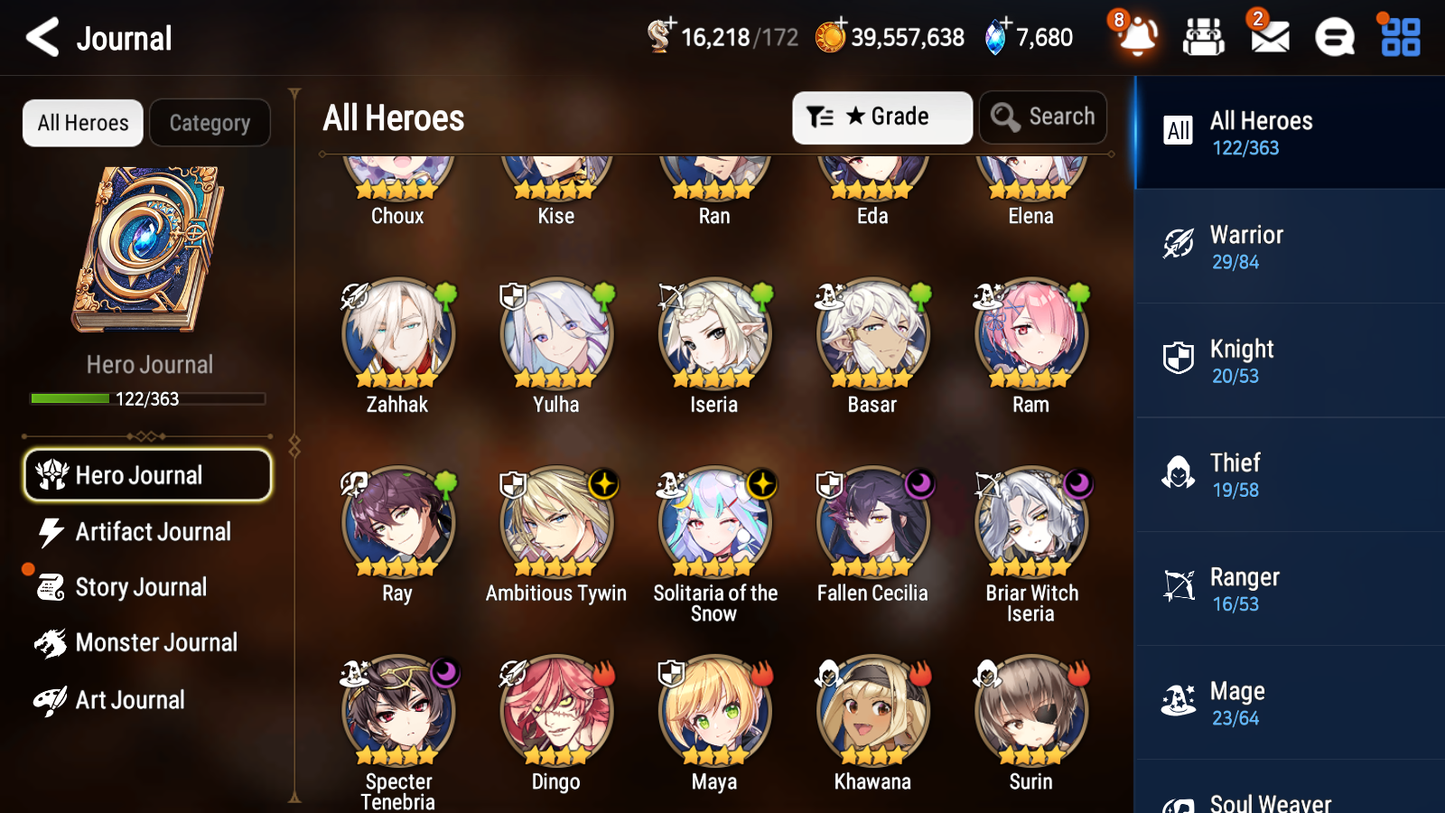1445x813 pixels.
Task: Open the mailbox icon
Action: [x=1269, y=36]
